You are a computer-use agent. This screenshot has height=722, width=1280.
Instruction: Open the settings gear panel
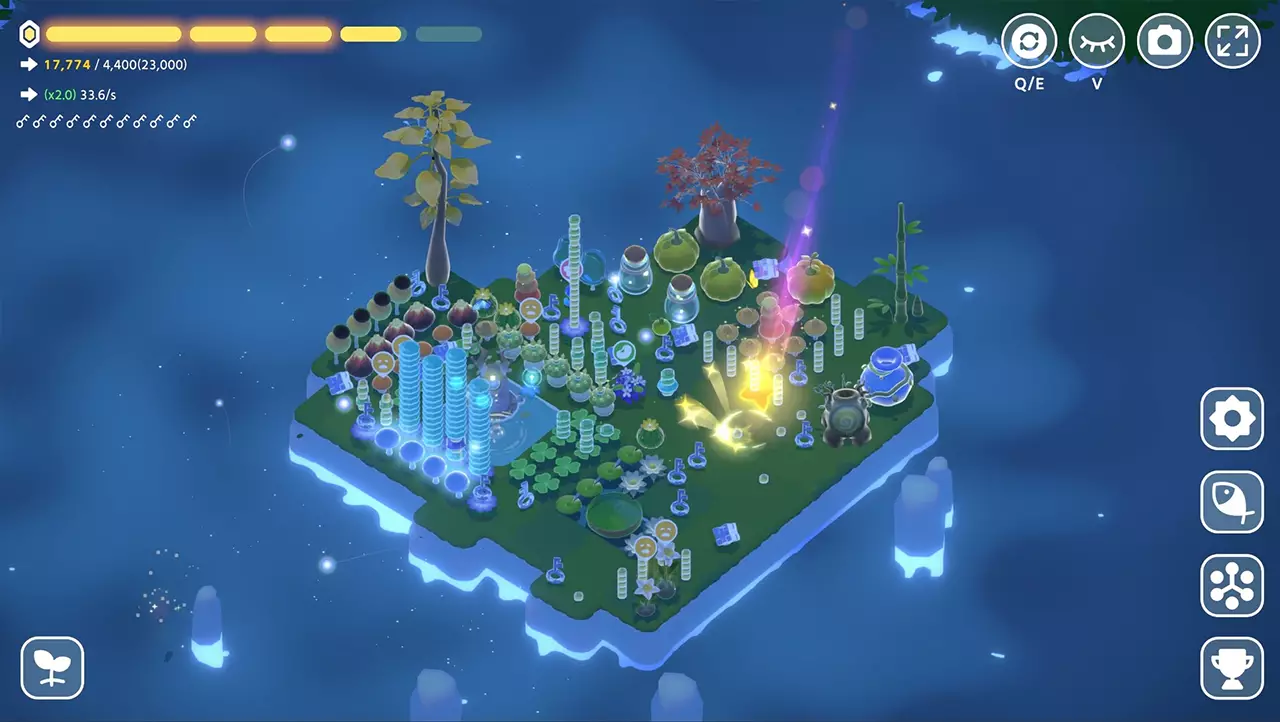1231,419
